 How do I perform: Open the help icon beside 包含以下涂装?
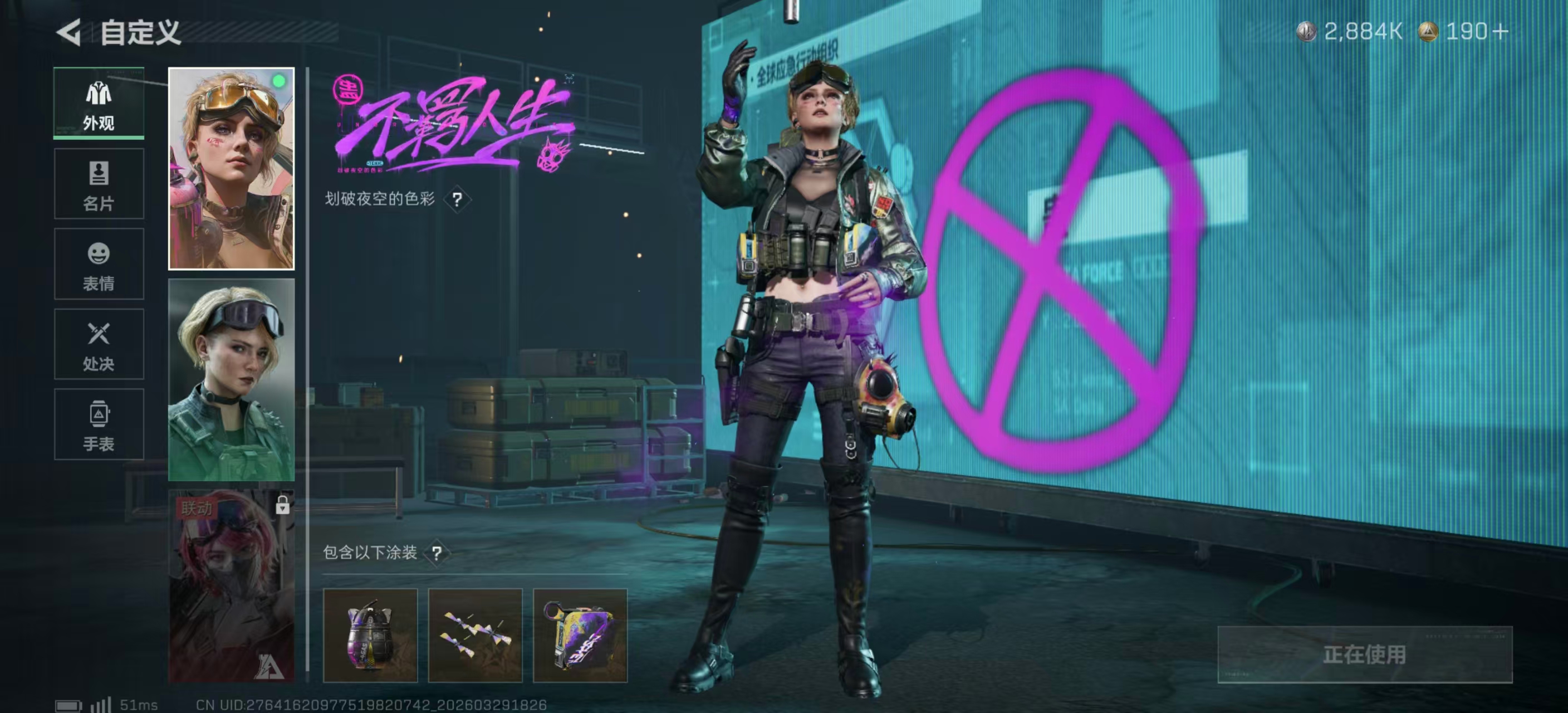[x=437, y=553]
